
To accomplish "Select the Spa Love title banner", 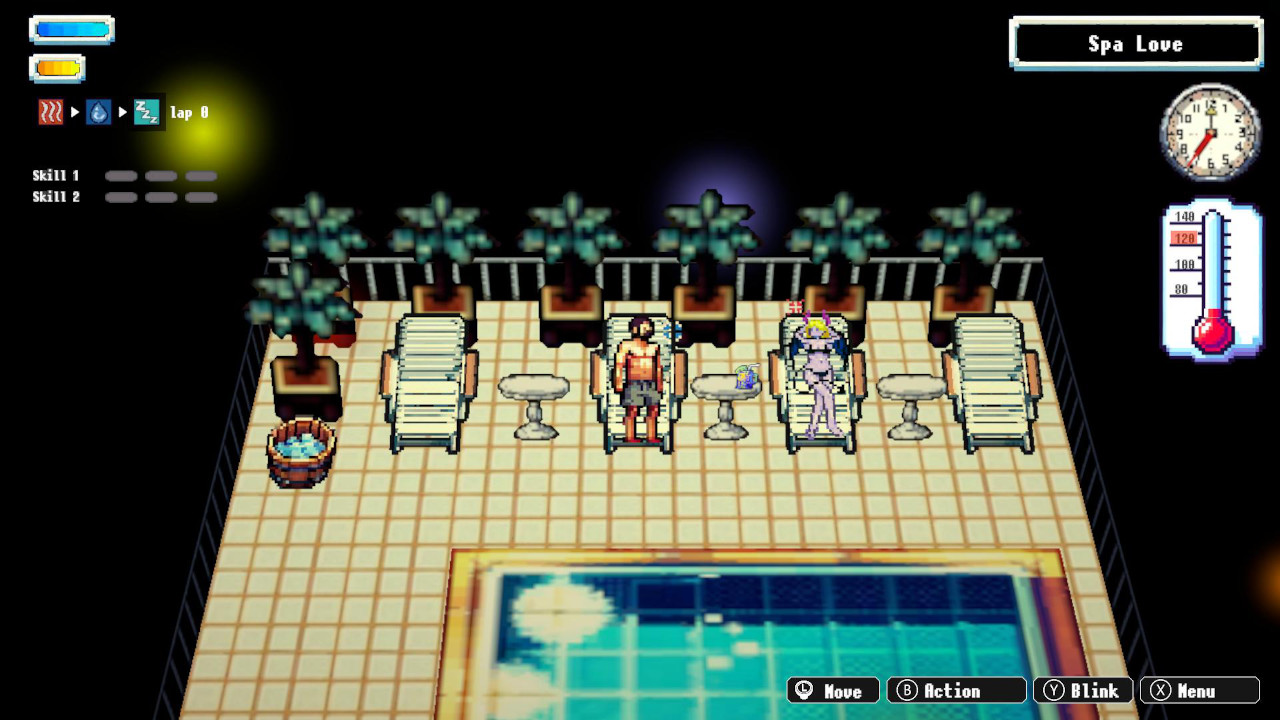I will 1136,43.
